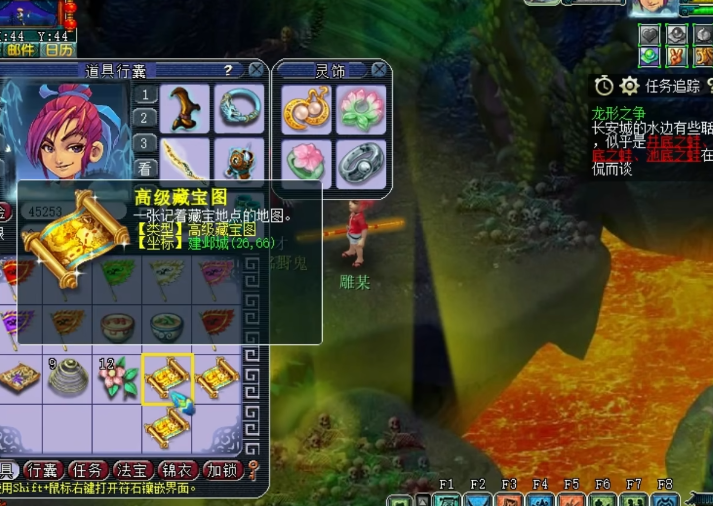
Task: Open inventory help with the question mark
Action: [x=228, y=70]
